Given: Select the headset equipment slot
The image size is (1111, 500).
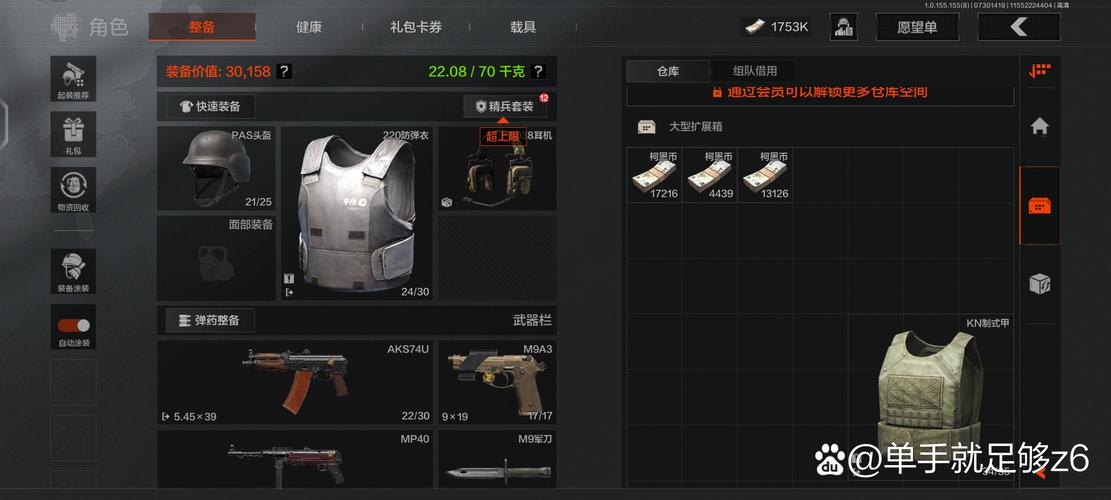Looking at the screenshot, I should coord(497,170).
